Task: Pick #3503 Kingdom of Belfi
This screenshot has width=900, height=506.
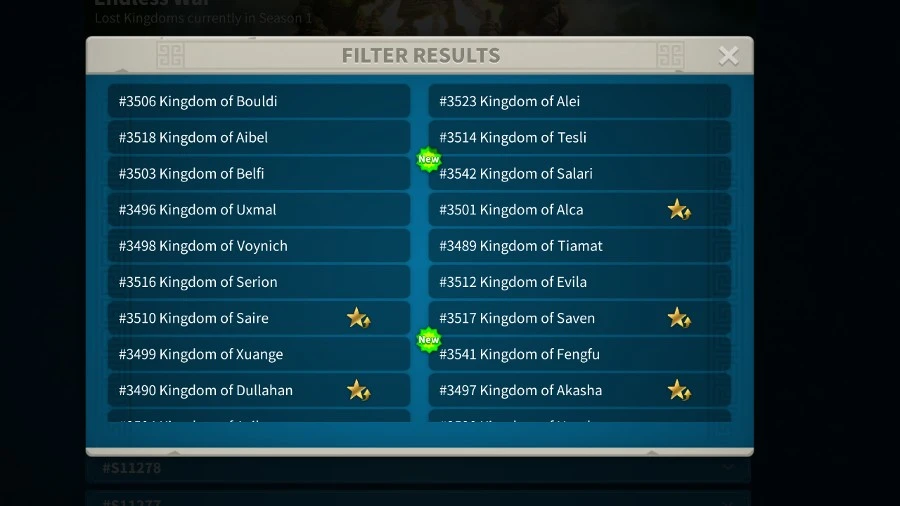Action: click(258, 173)
